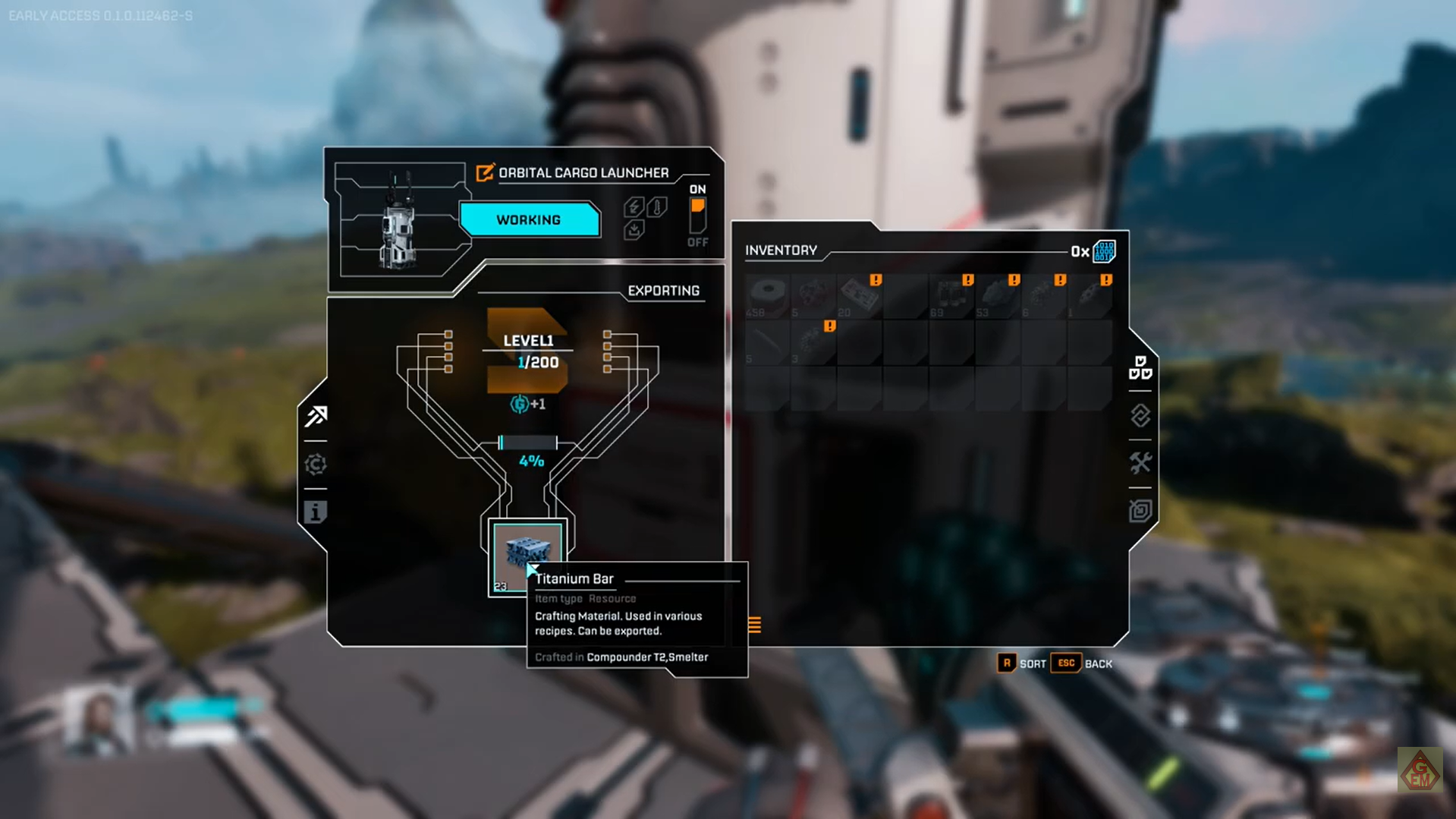Click the cyan WORKING status button
Viewport: 1456px width, 819px height.
(x=529, y=220)
